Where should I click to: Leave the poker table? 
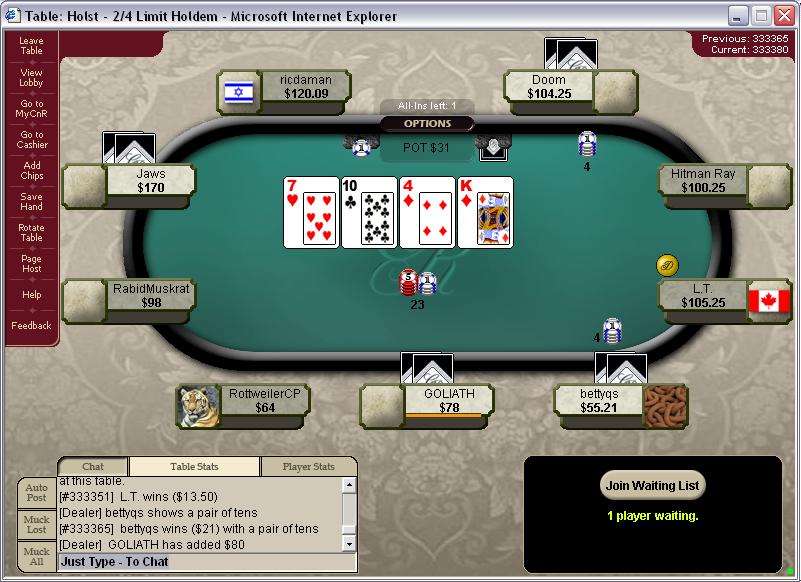pyautogui.click(x=31, y=46)
